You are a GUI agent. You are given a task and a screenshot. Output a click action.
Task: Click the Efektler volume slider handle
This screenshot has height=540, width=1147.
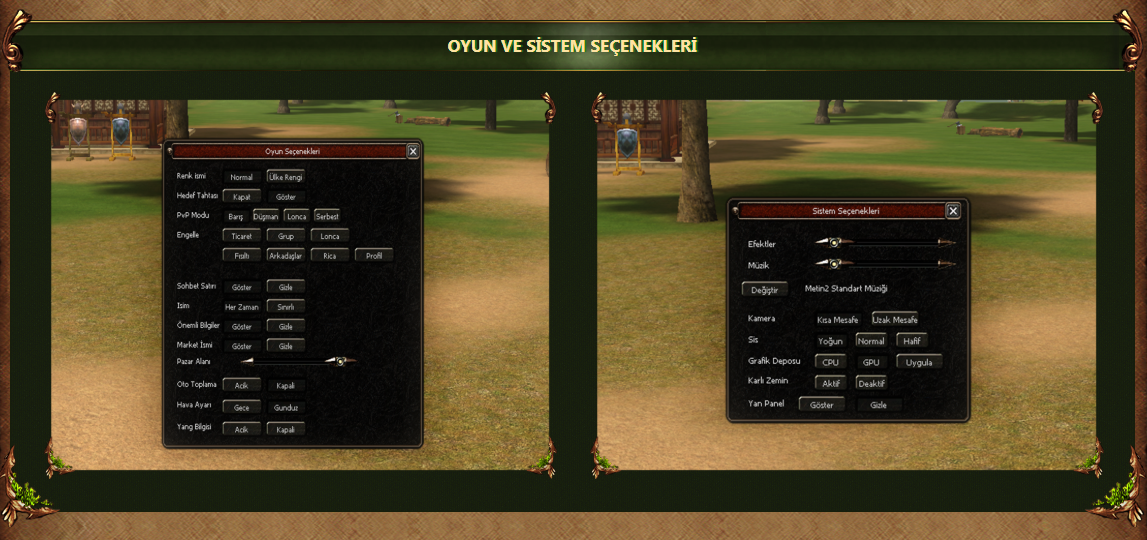click(833, 242)
